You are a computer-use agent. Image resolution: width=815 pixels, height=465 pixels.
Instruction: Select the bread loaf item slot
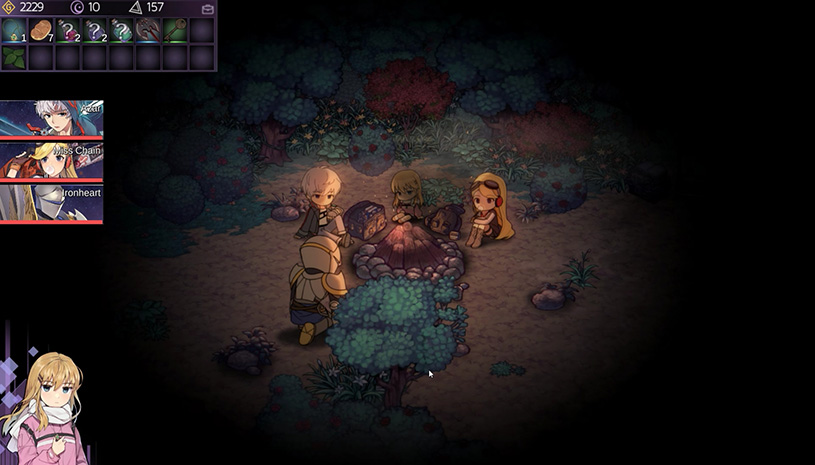click(41, 30)
